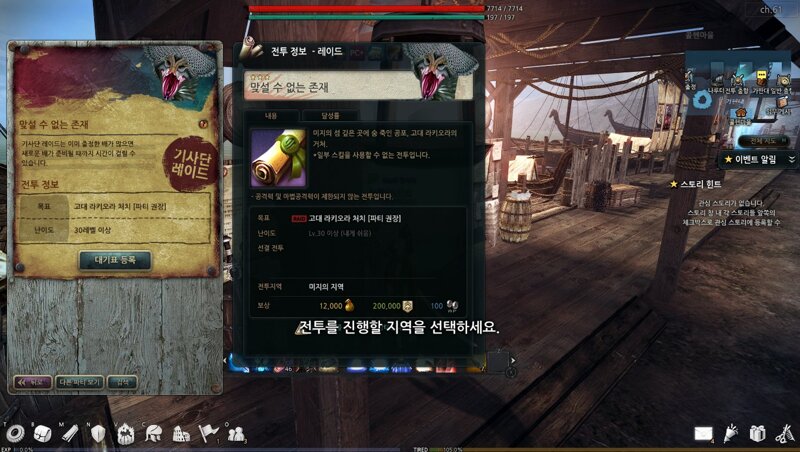
Task: Switch to the 달성률 tab
Action: pos(329,115)
